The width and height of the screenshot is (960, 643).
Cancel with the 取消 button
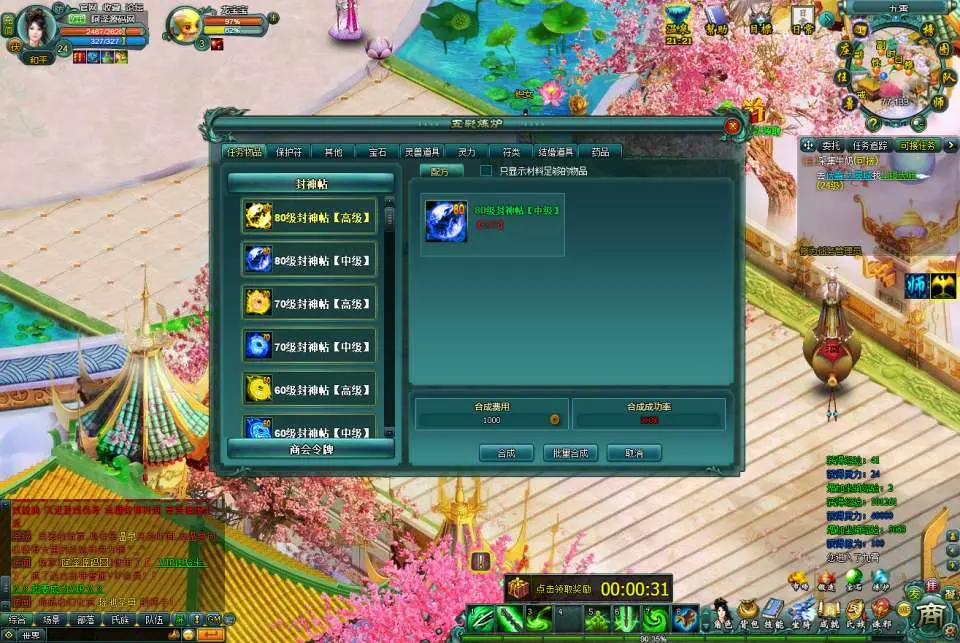pos(634,453)
